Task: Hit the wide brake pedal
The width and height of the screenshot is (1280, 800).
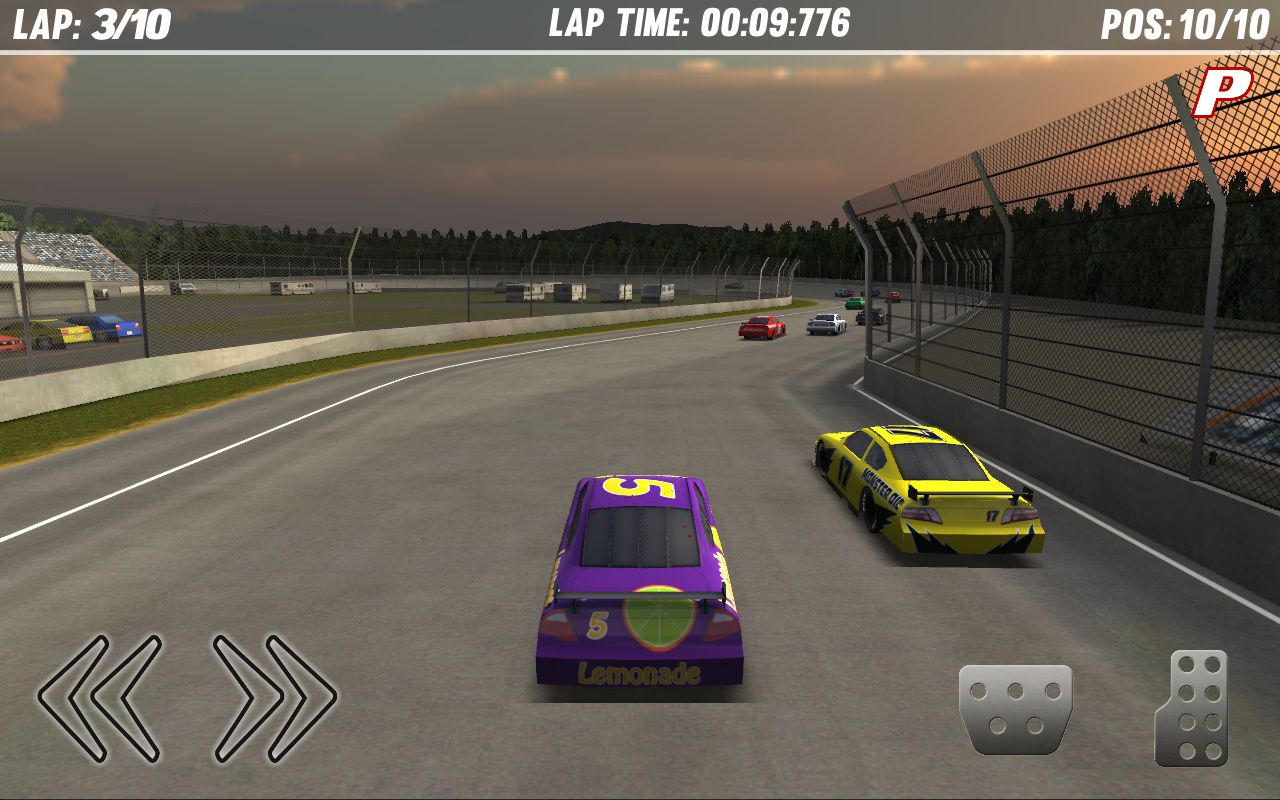Action: pyautogui.click(x=1015, y=708)
